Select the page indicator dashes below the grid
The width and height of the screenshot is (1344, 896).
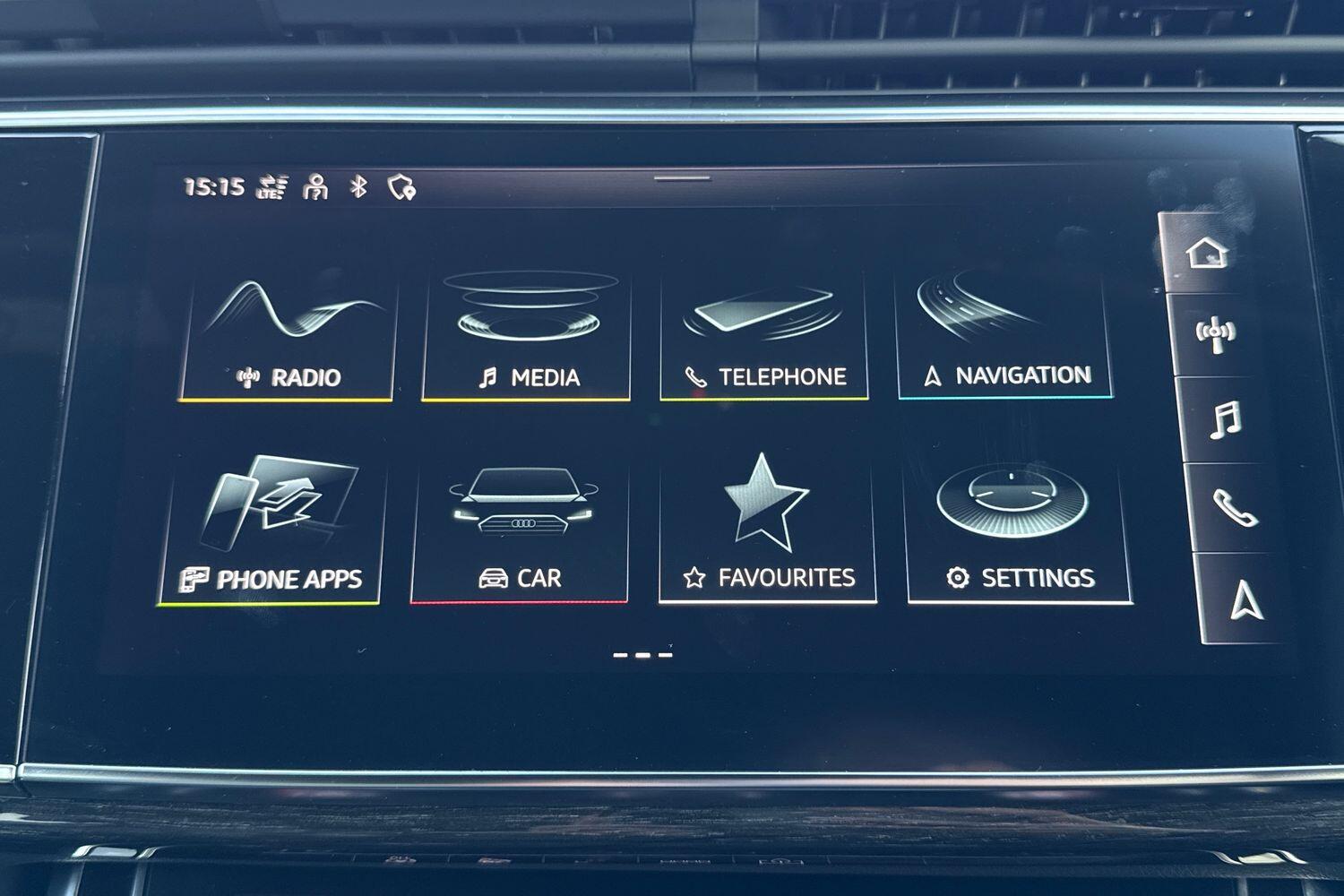[642, 655]
